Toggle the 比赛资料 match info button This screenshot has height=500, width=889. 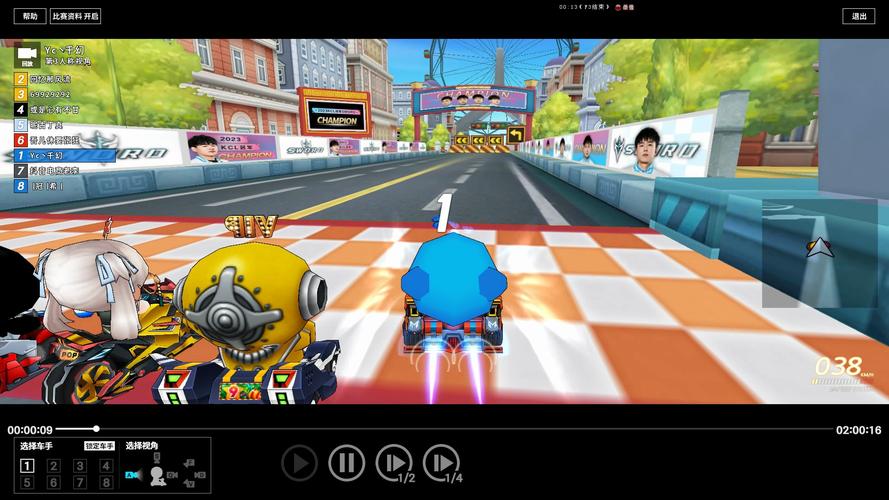pos(76,16)
